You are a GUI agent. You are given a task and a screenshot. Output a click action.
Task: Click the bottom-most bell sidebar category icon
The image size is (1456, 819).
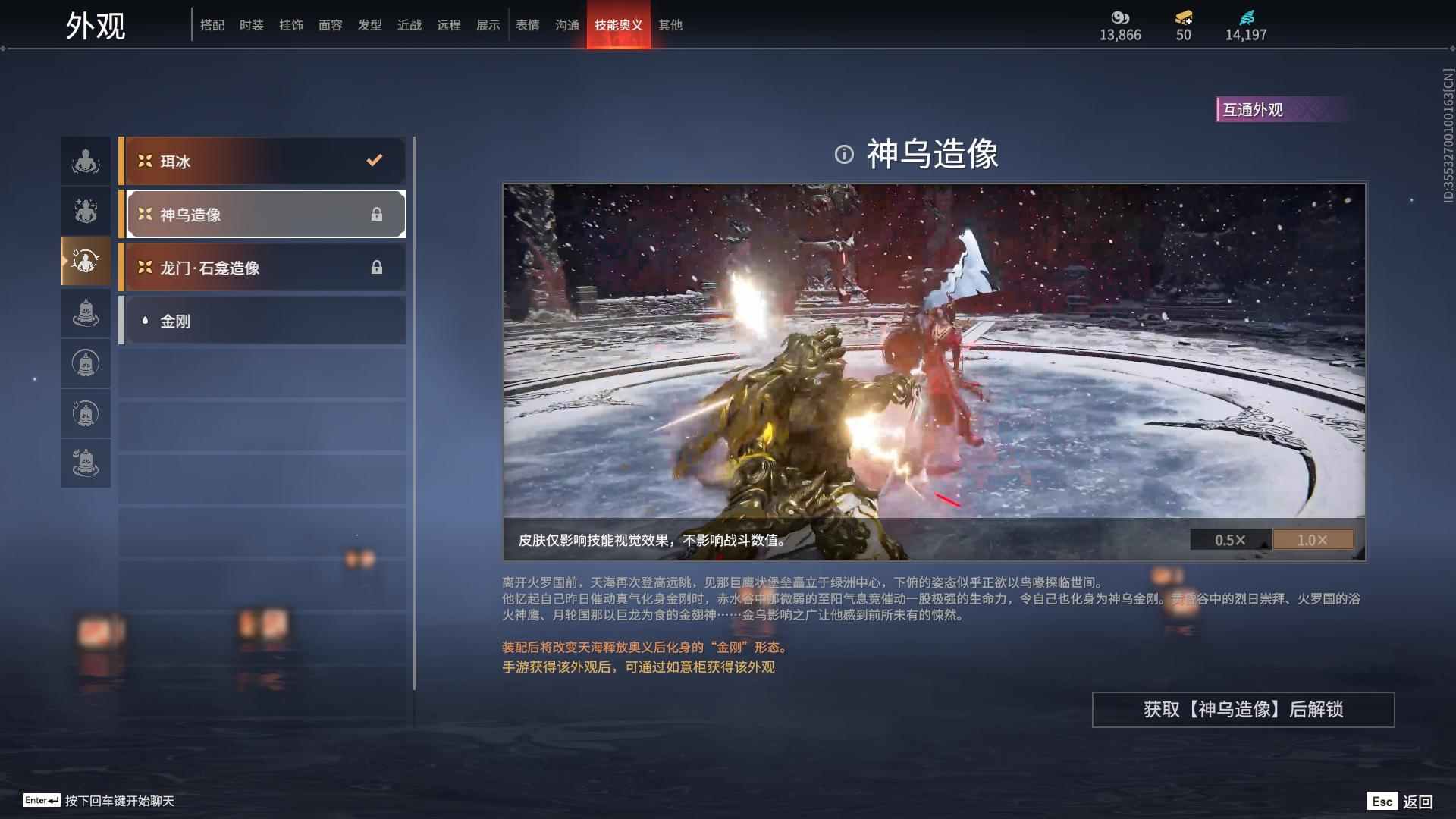coord(86,463)
